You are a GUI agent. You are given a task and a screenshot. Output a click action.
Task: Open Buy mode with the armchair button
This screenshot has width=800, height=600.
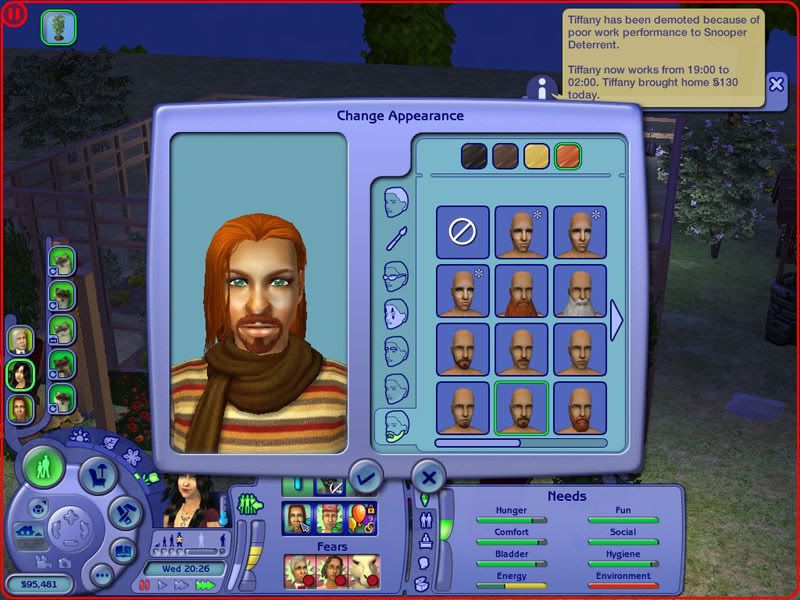[x=98, y=476]
